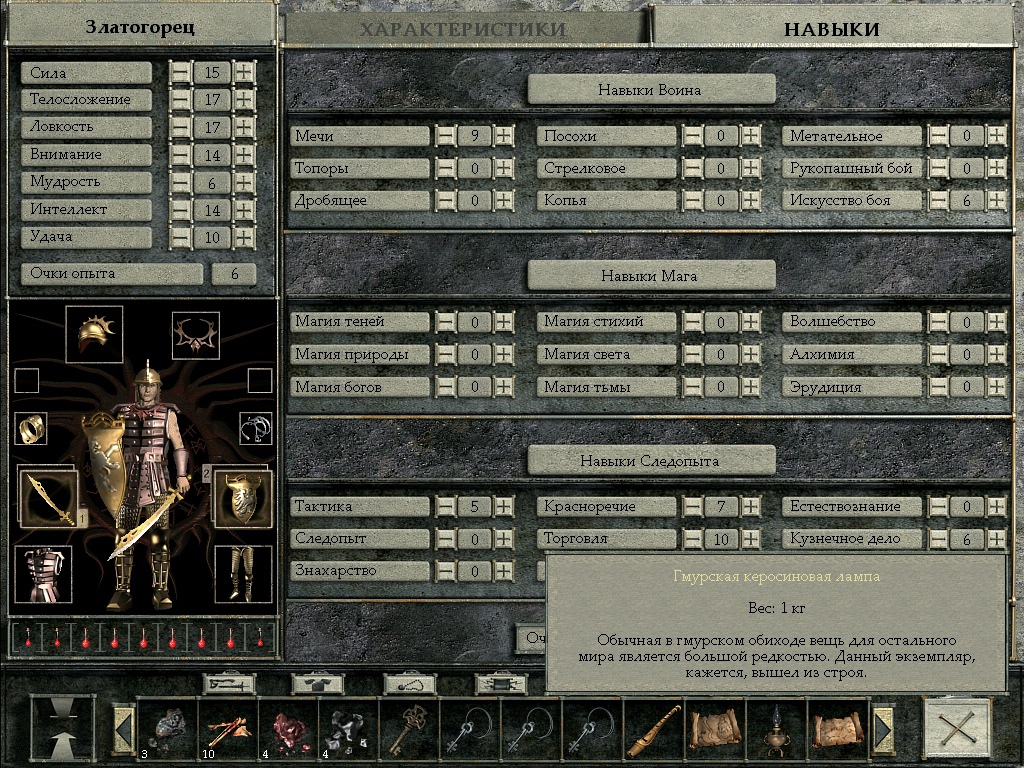Select the golden ring slot
Viewport: 1024px width, 768px height.
click(x=31, y=428)
